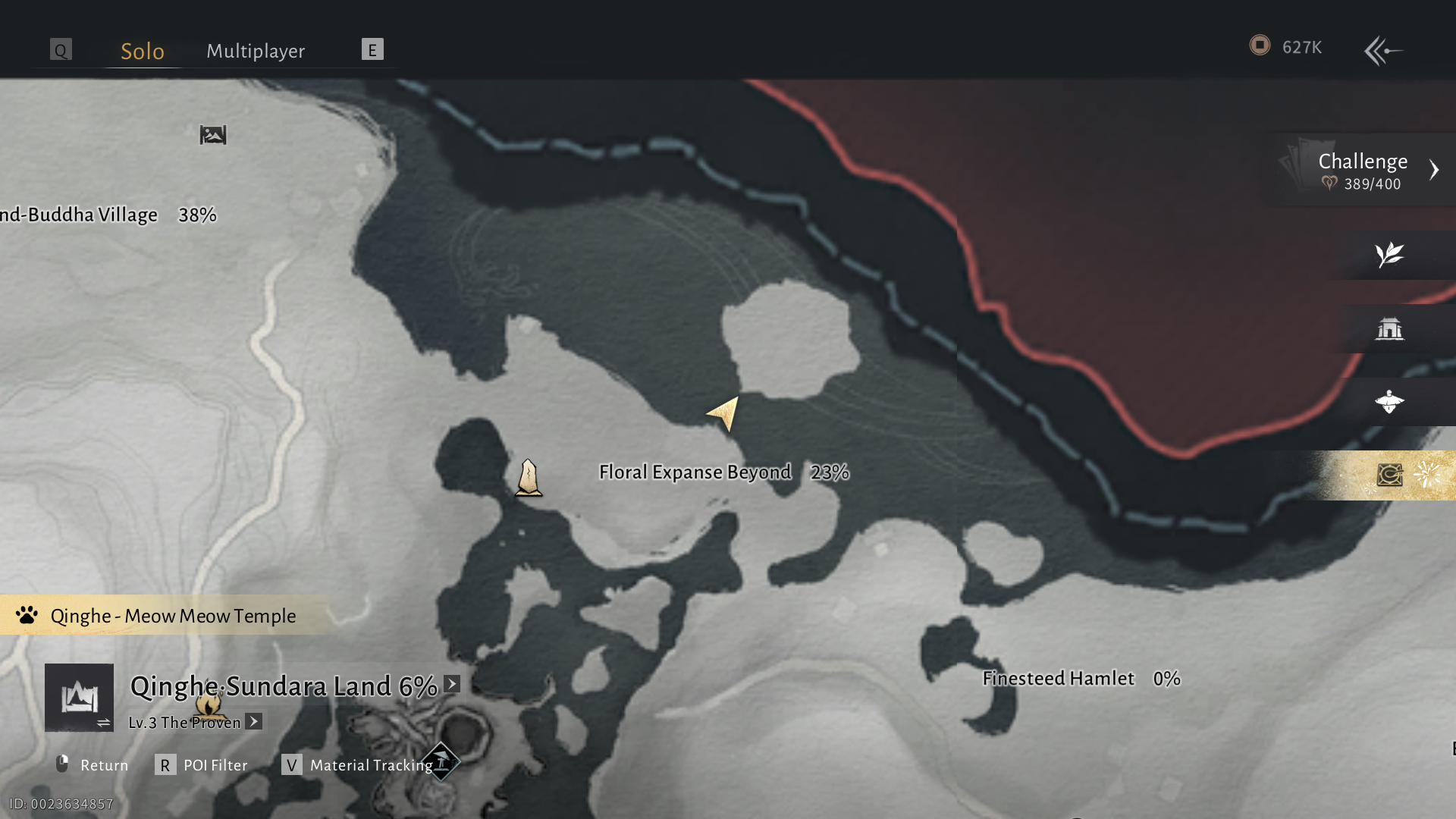This screenshot has width=1456, height=819.
Task: Select the pavilion building side-panel icon
Action: [x=1389, y=328]
